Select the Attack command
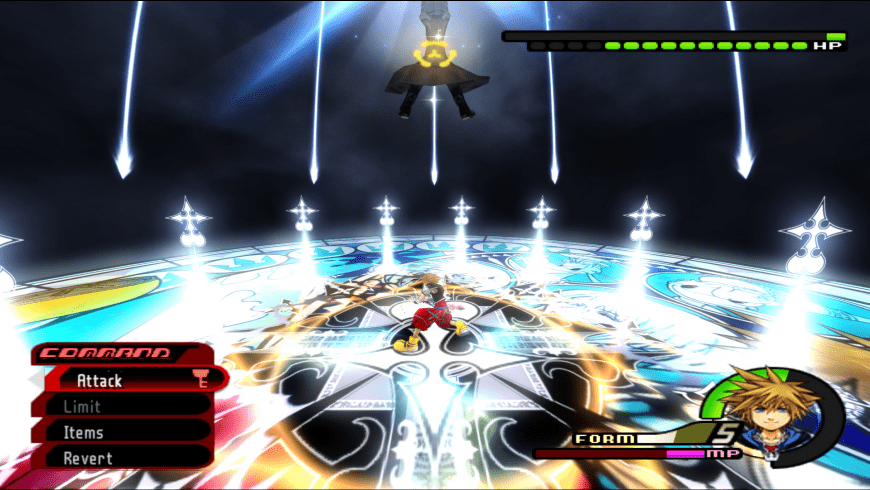 point(100,380)
